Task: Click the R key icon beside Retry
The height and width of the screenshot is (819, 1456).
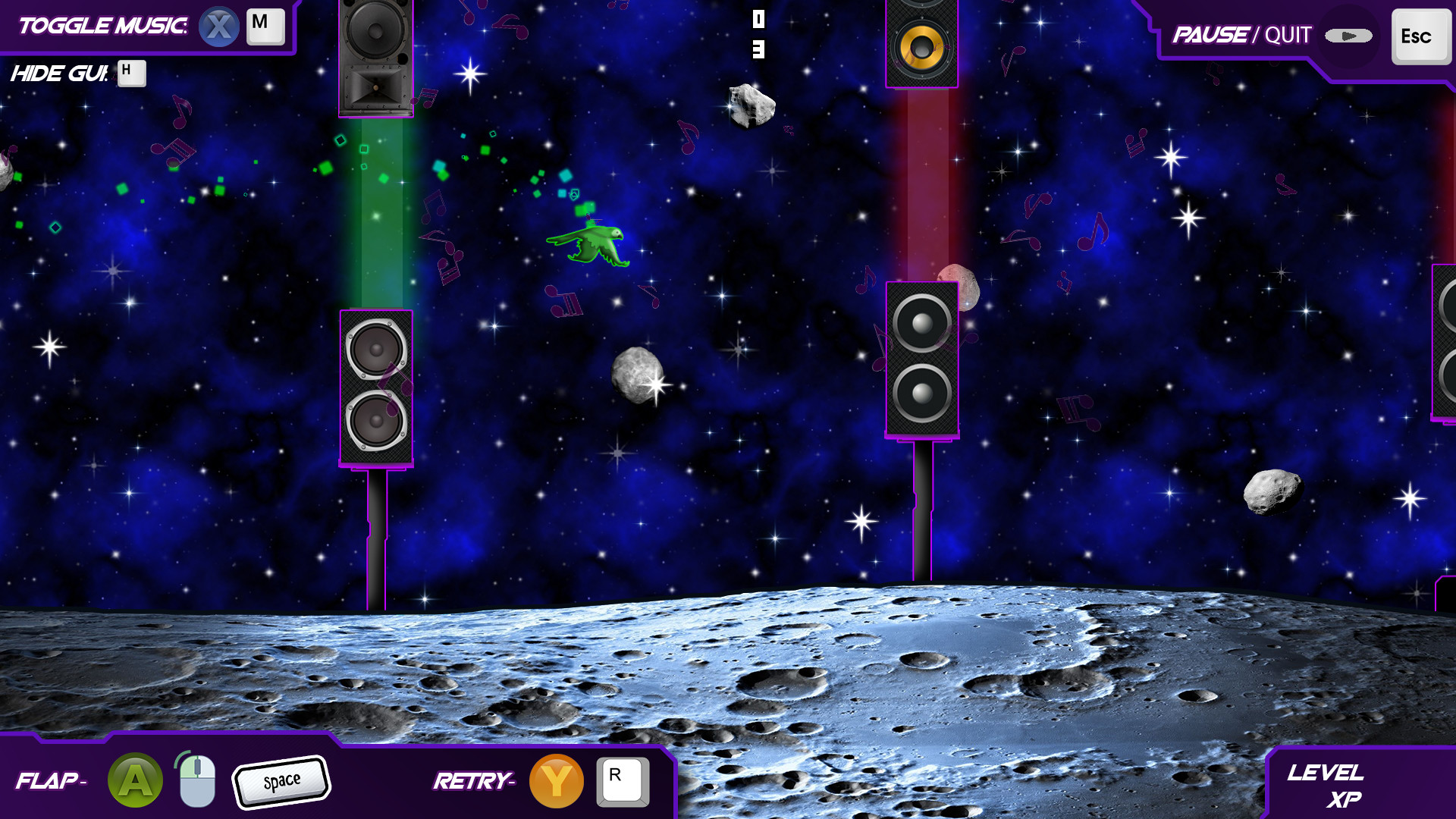Action: 621,780
